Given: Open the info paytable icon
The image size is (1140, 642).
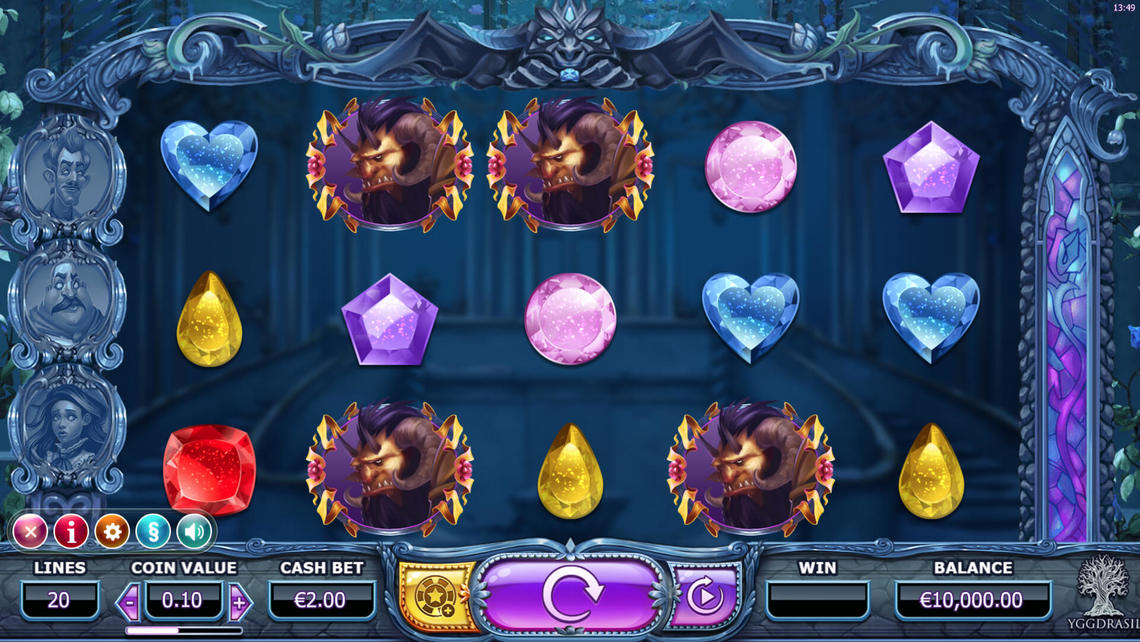Looking at the screenshot, I should pyautogui.click(x=71, y=532).
